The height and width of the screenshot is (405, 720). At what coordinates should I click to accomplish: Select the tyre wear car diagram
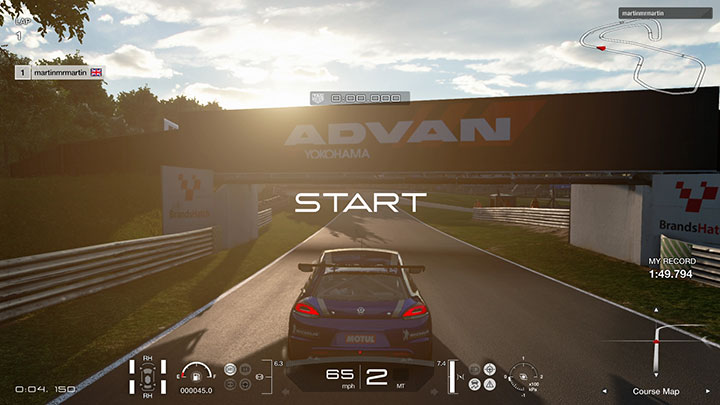[x=148, y=375]
